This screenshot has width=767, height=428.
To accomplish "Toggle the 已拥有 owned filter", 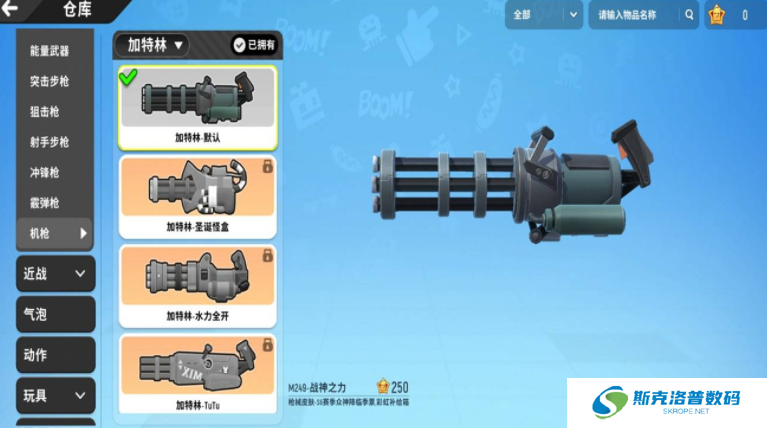I will [253, 45].
